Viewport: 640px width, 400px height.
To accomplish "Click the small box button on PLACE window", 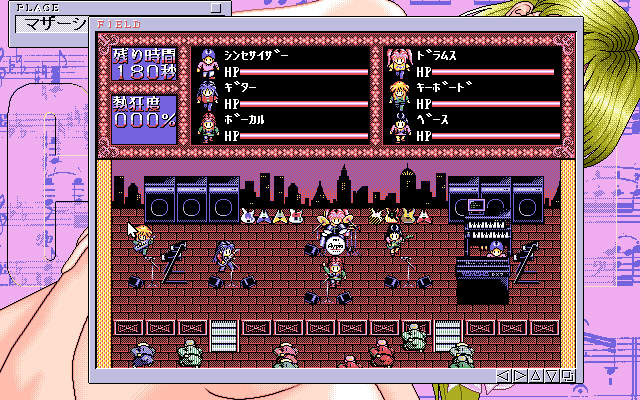I will click(x=218, y=7).
